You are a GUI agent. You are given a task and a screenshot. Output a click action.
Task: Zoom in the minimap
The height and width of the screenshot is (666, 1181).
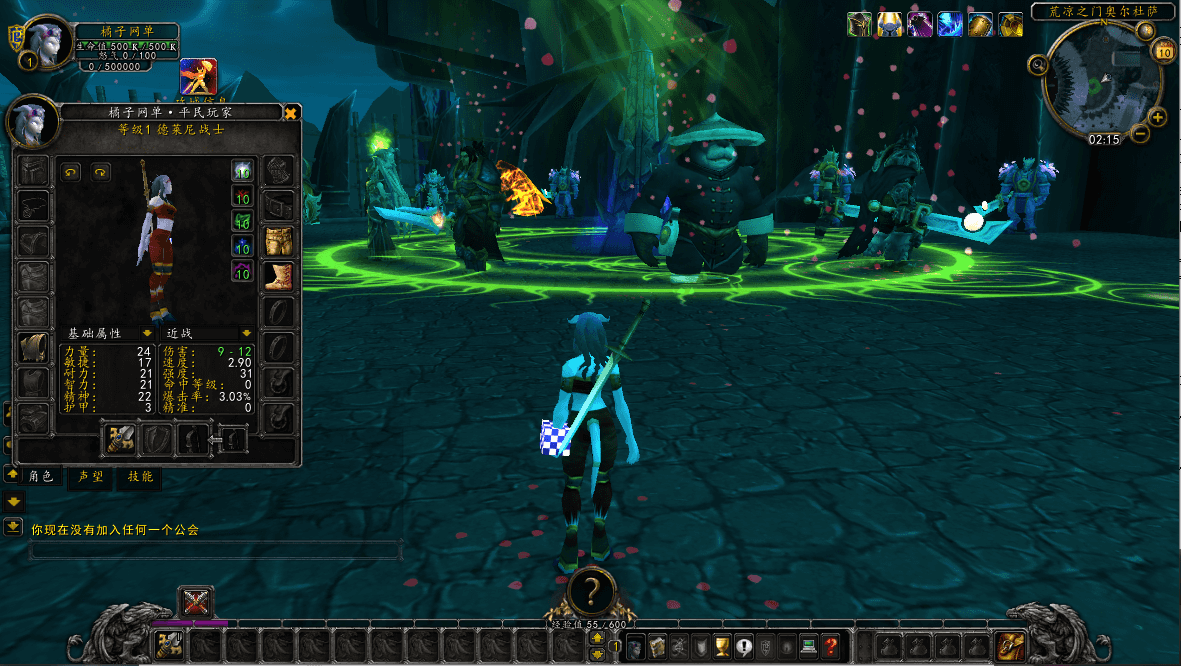(1158, 118)
